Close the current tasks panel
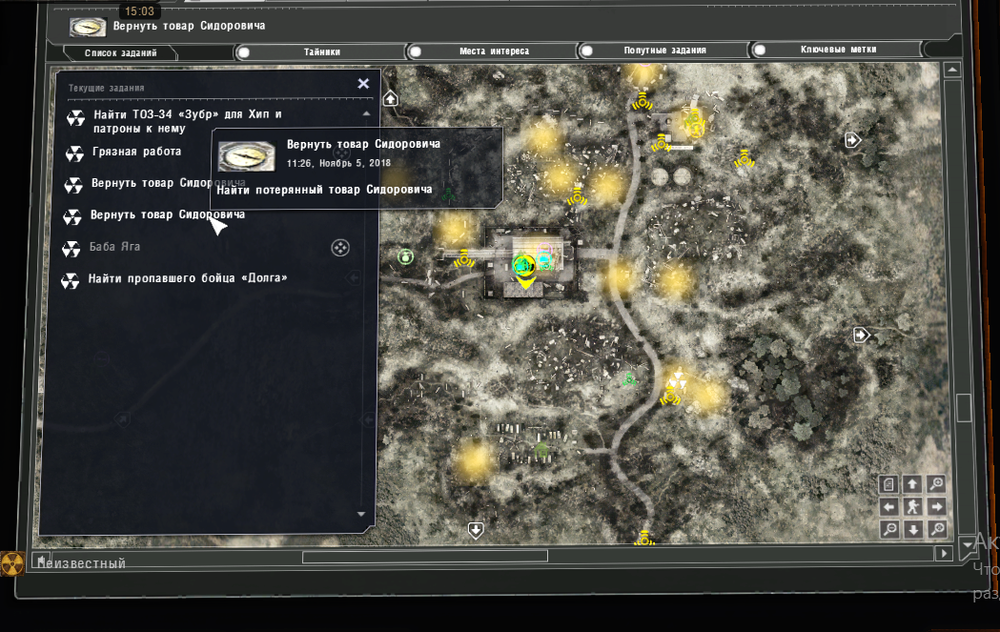 coord(364,84)
